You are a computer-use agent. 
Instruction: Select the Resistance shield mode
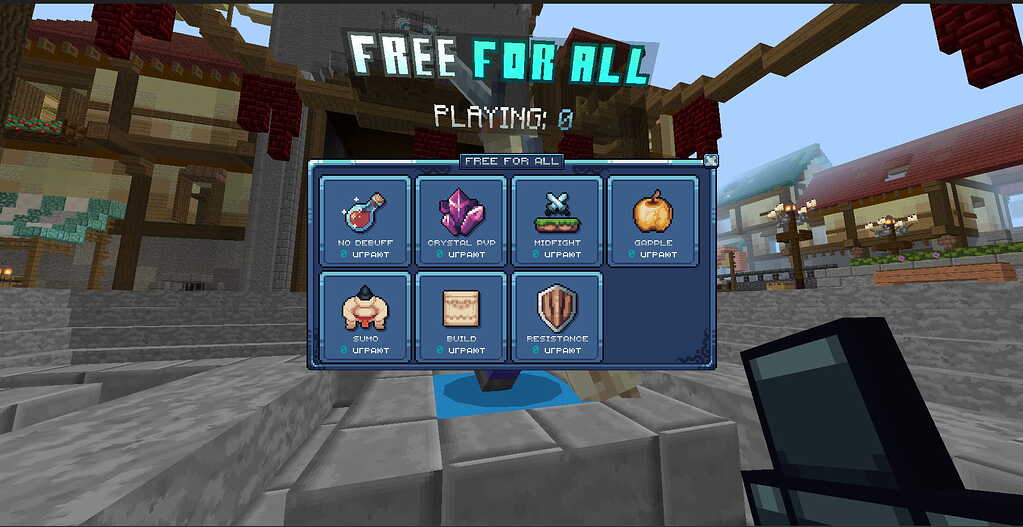[556, 317]
